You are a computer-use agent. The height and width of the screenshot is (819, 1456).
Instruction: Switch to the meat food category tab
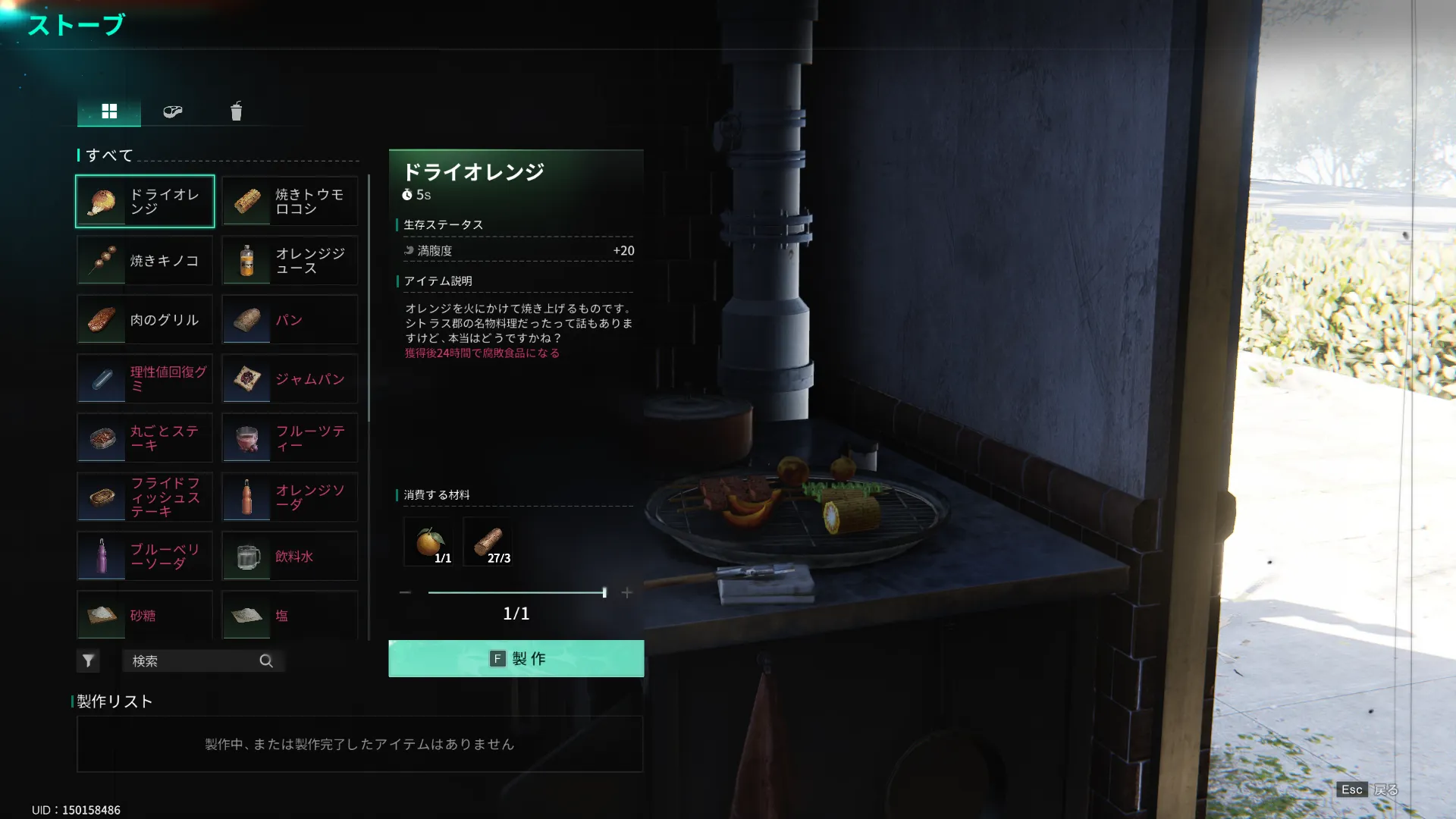[x=173, y=111]
